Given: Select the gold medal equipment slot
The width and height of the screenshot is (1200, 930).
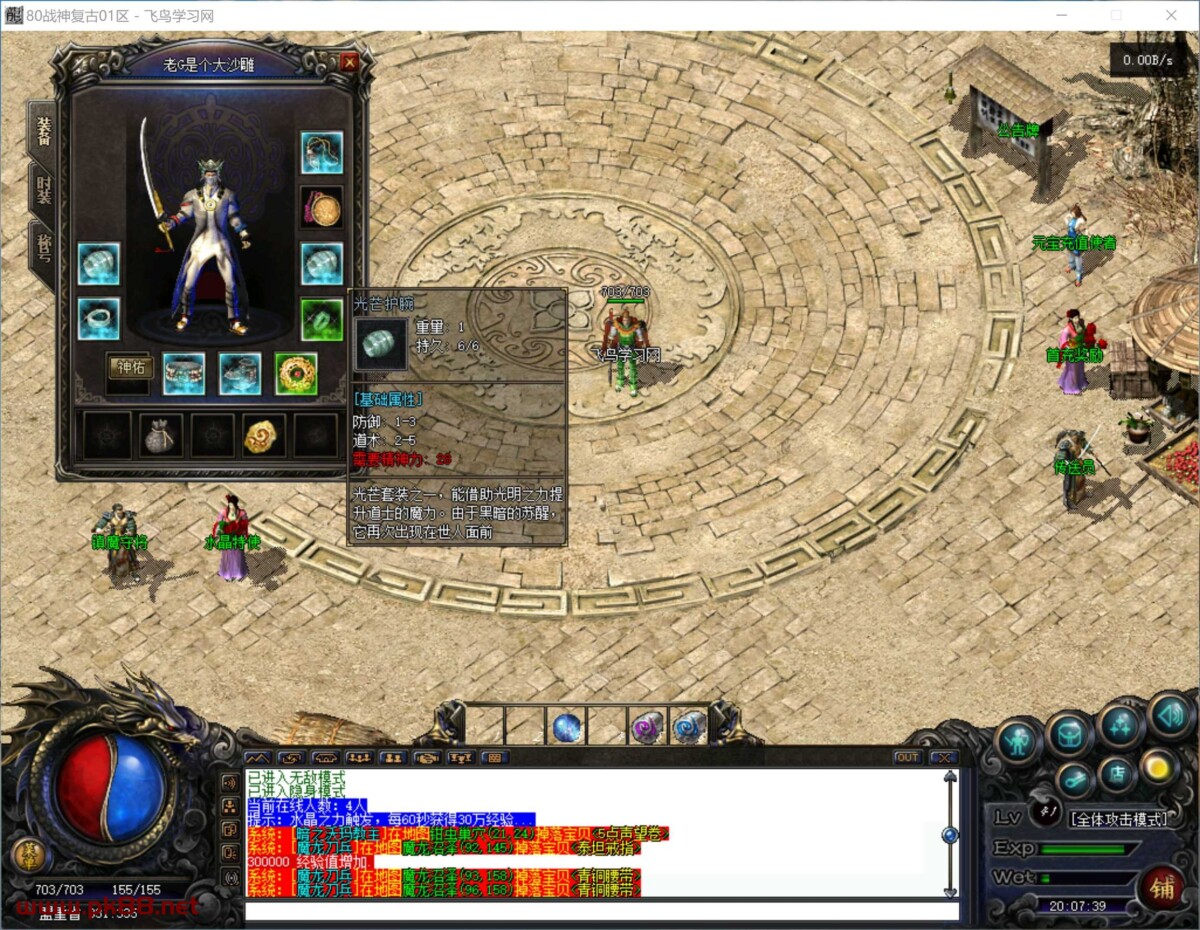Looking at the screenshot, I should tap(322, 208).
